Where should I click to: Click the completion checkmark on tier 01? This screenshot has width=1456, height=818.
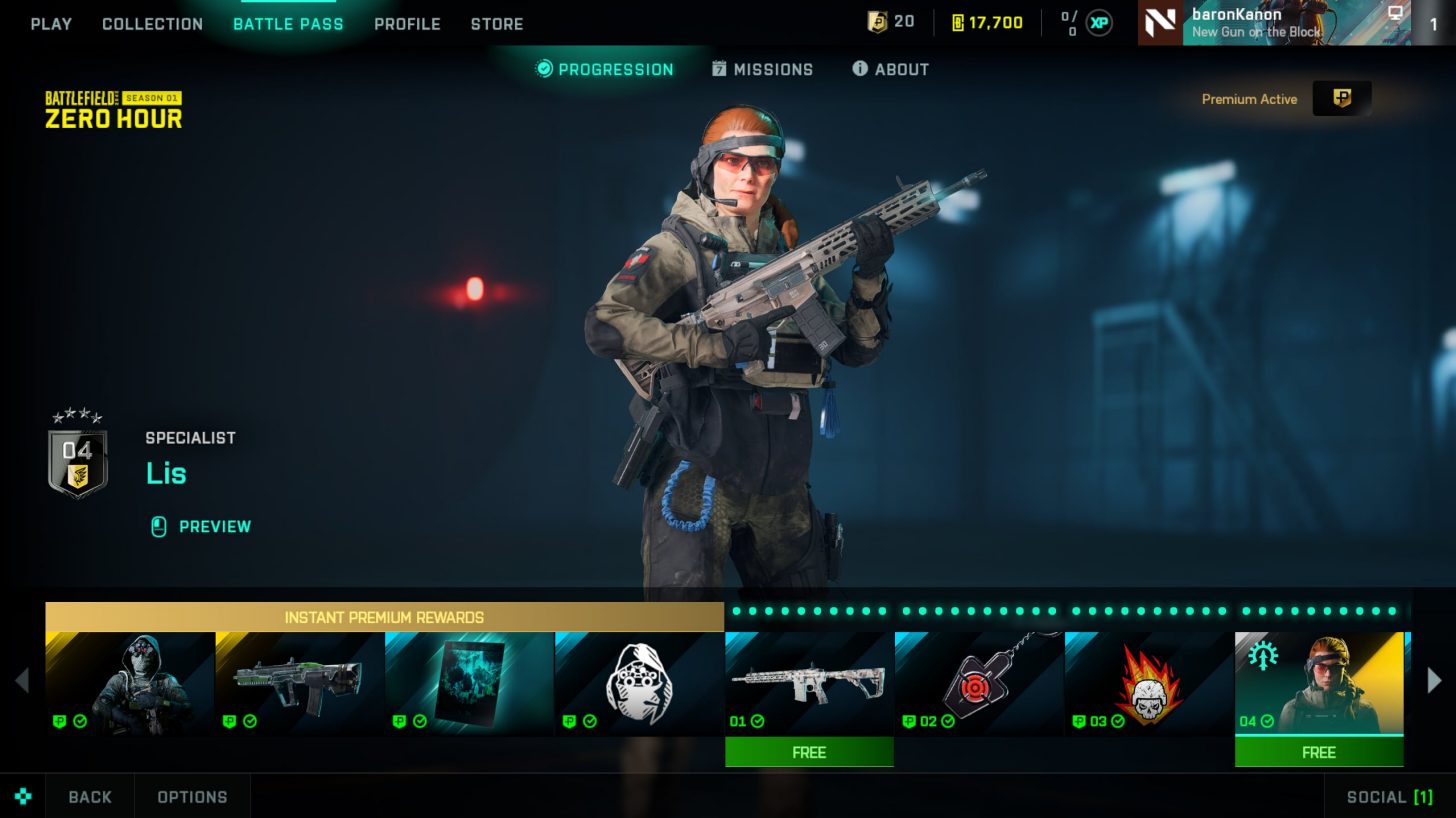pos(757,721)
